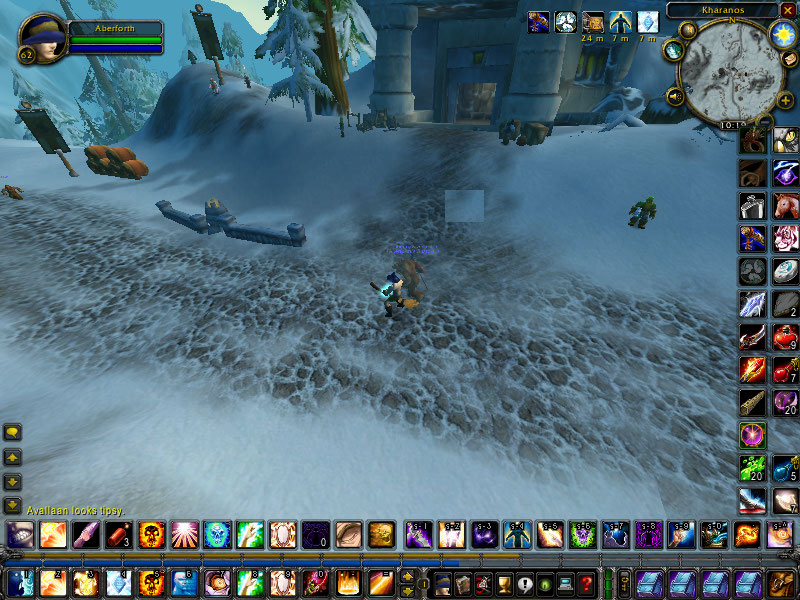
Task: Open the keyring
Action: tap(623, 582)
